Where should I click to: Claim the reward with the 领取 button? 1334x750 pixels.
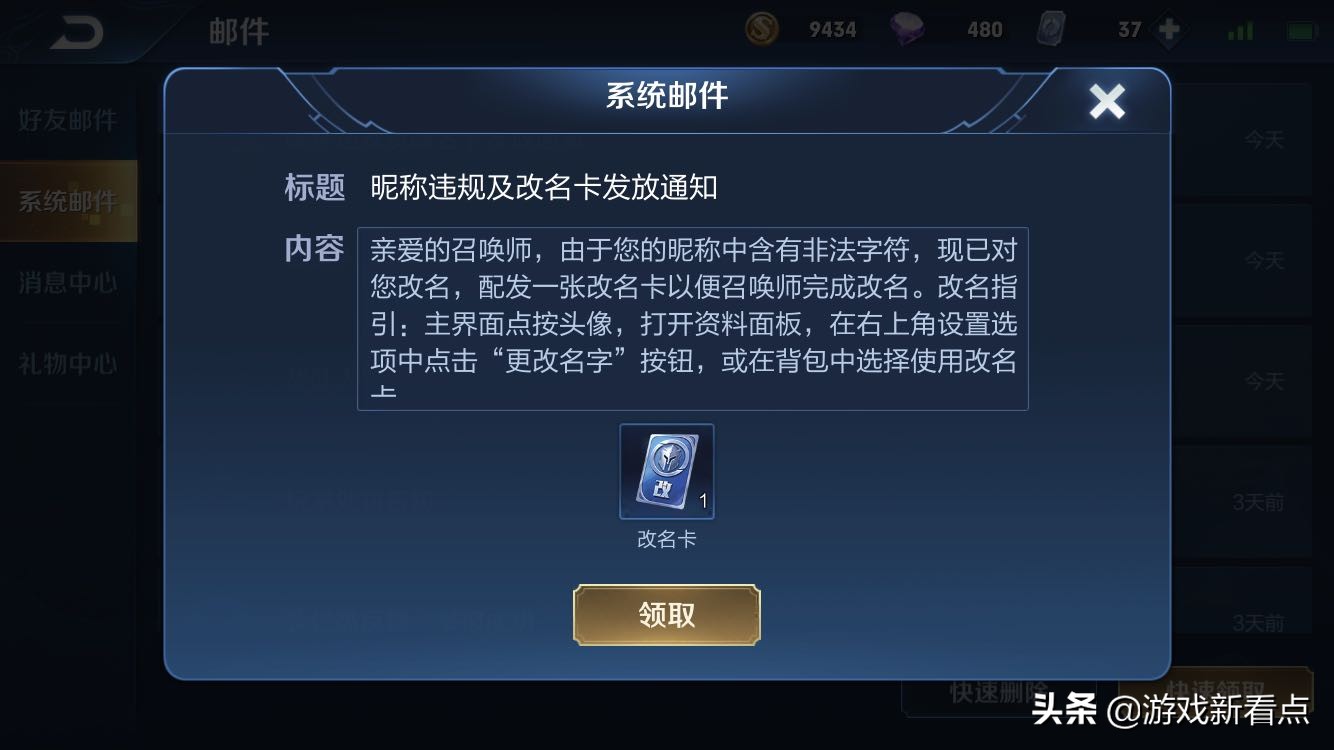click(x=666, y=615)
